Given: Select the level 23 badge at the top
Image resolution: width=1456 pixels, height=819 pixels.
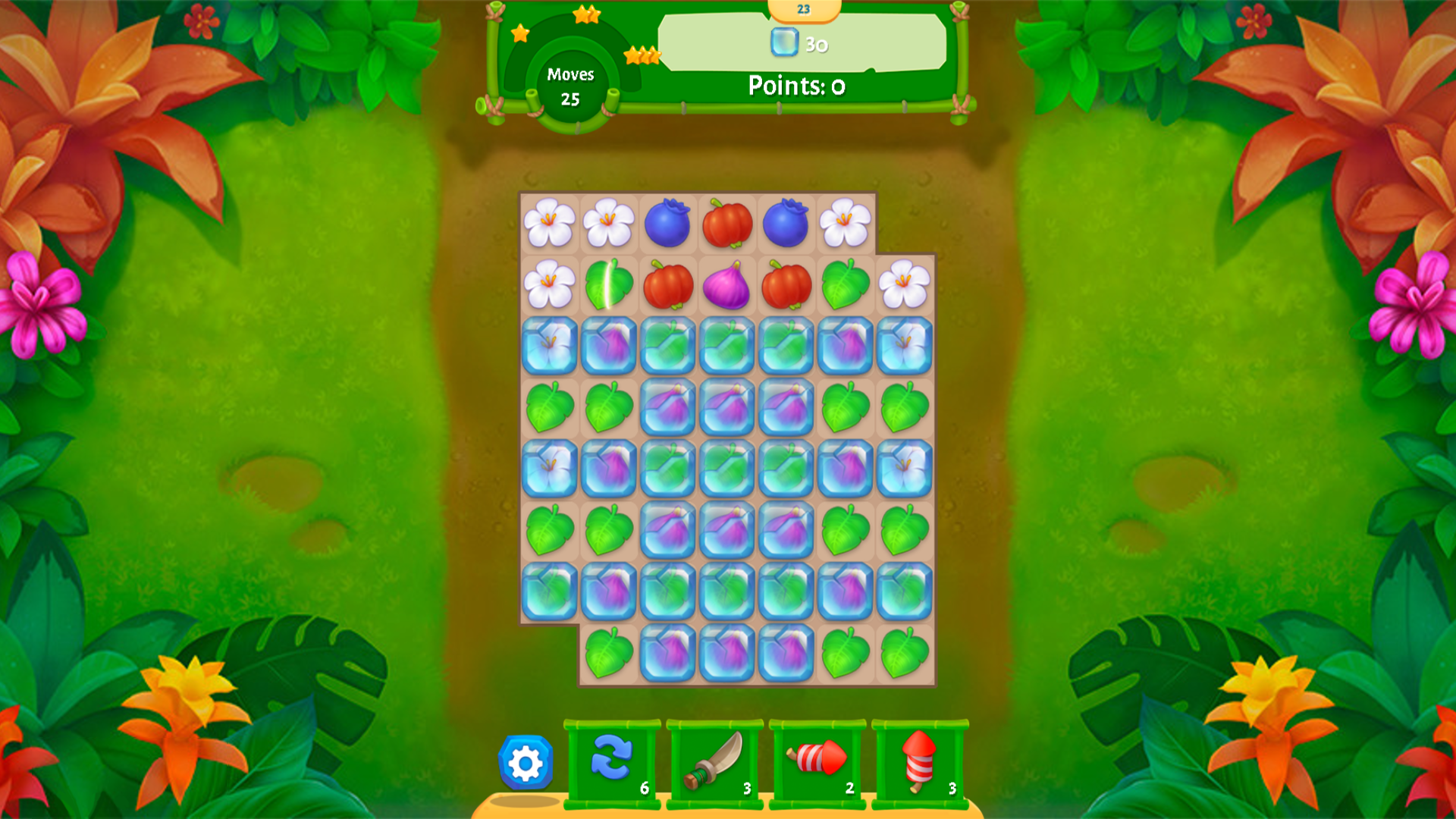Looking at the screenshot, I should (x=802, y=11).
